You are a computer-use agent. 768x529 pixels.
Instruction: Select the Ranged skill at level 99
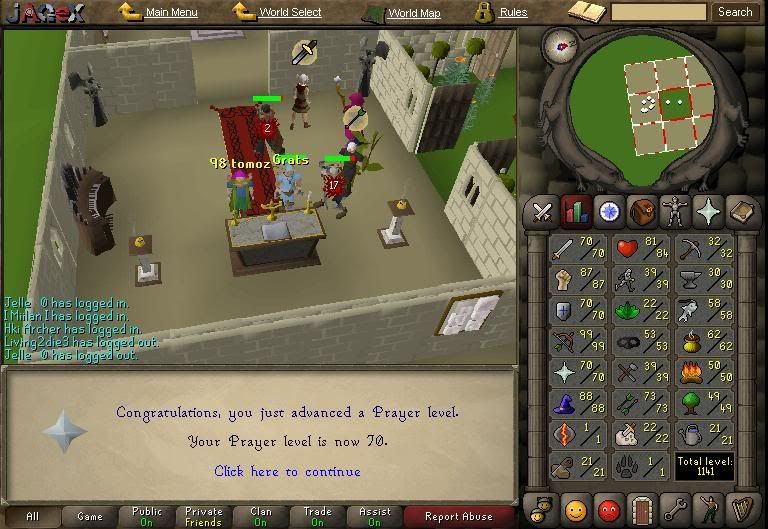(x=579, y=343)
